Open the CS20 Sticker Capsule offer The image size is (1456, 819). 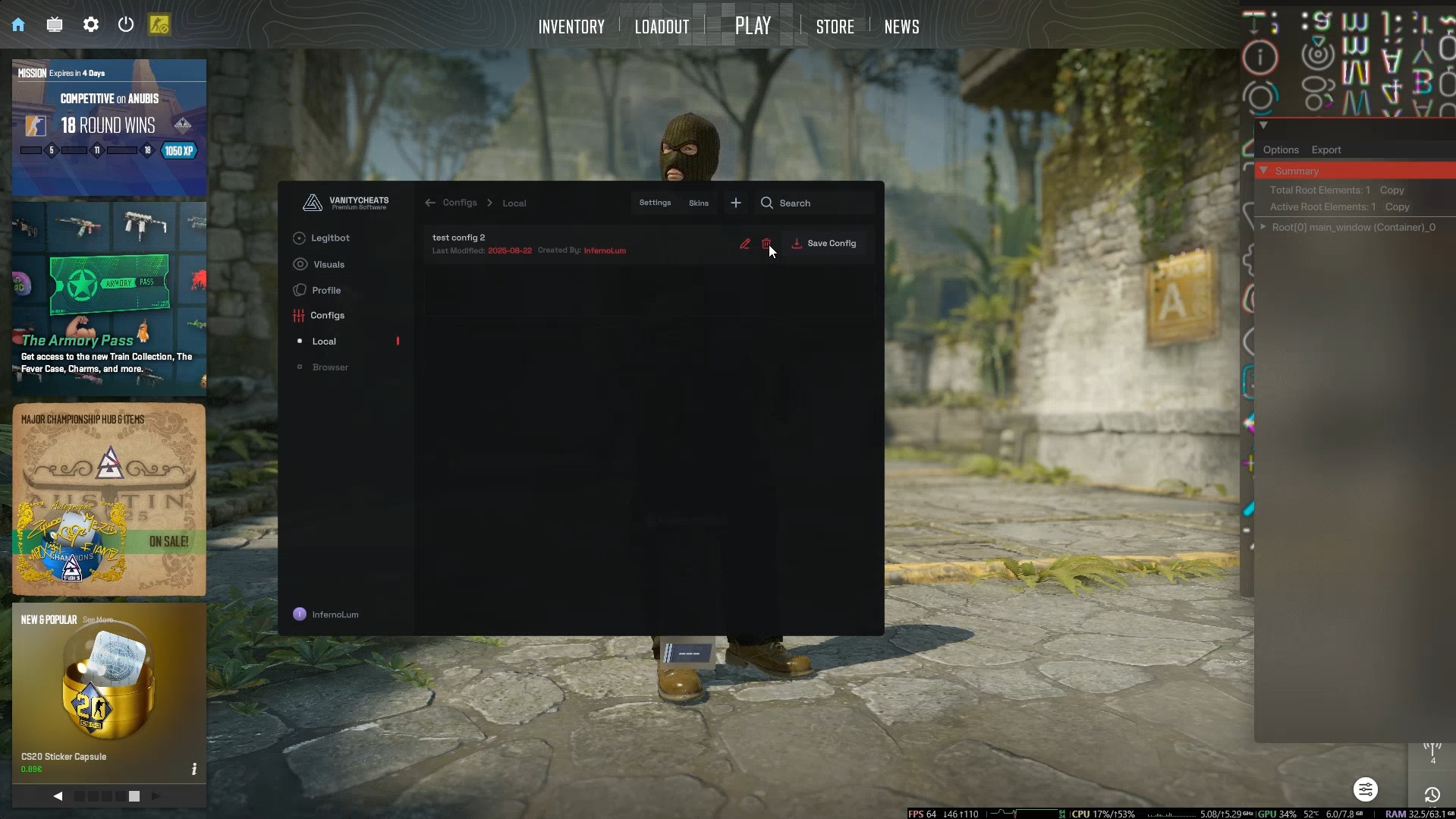pyautogui.click(x=108, y=691)
